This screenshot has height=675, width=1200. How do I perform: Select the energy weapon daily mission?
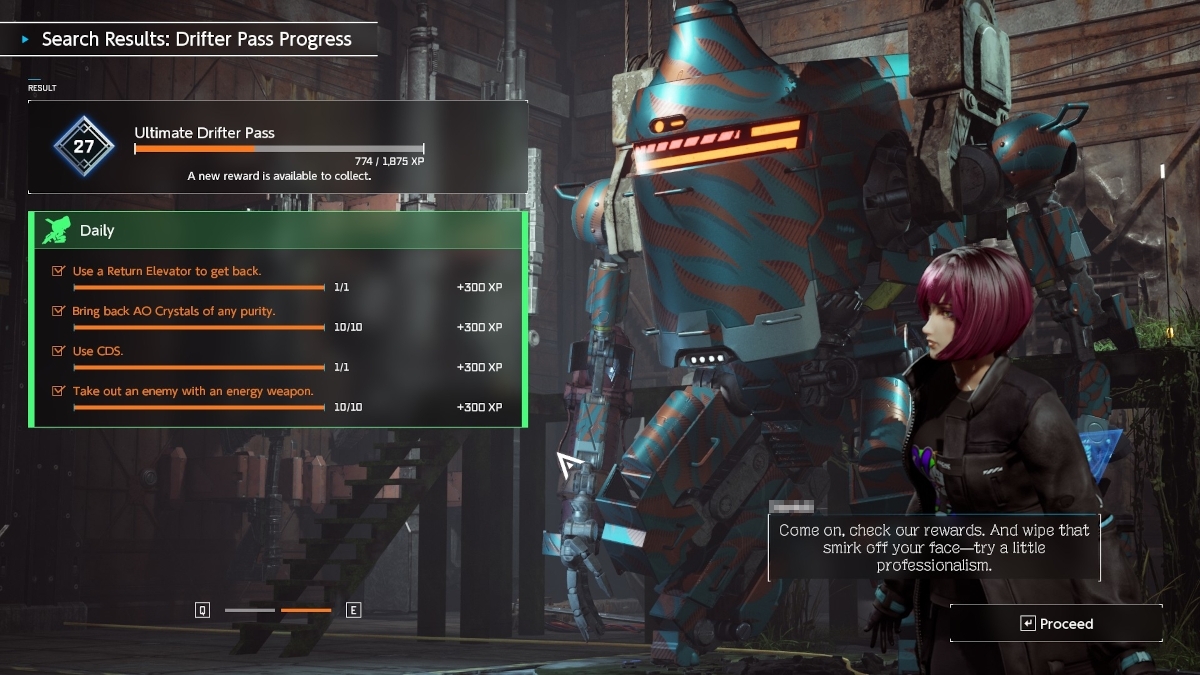(x=278, y=398)
